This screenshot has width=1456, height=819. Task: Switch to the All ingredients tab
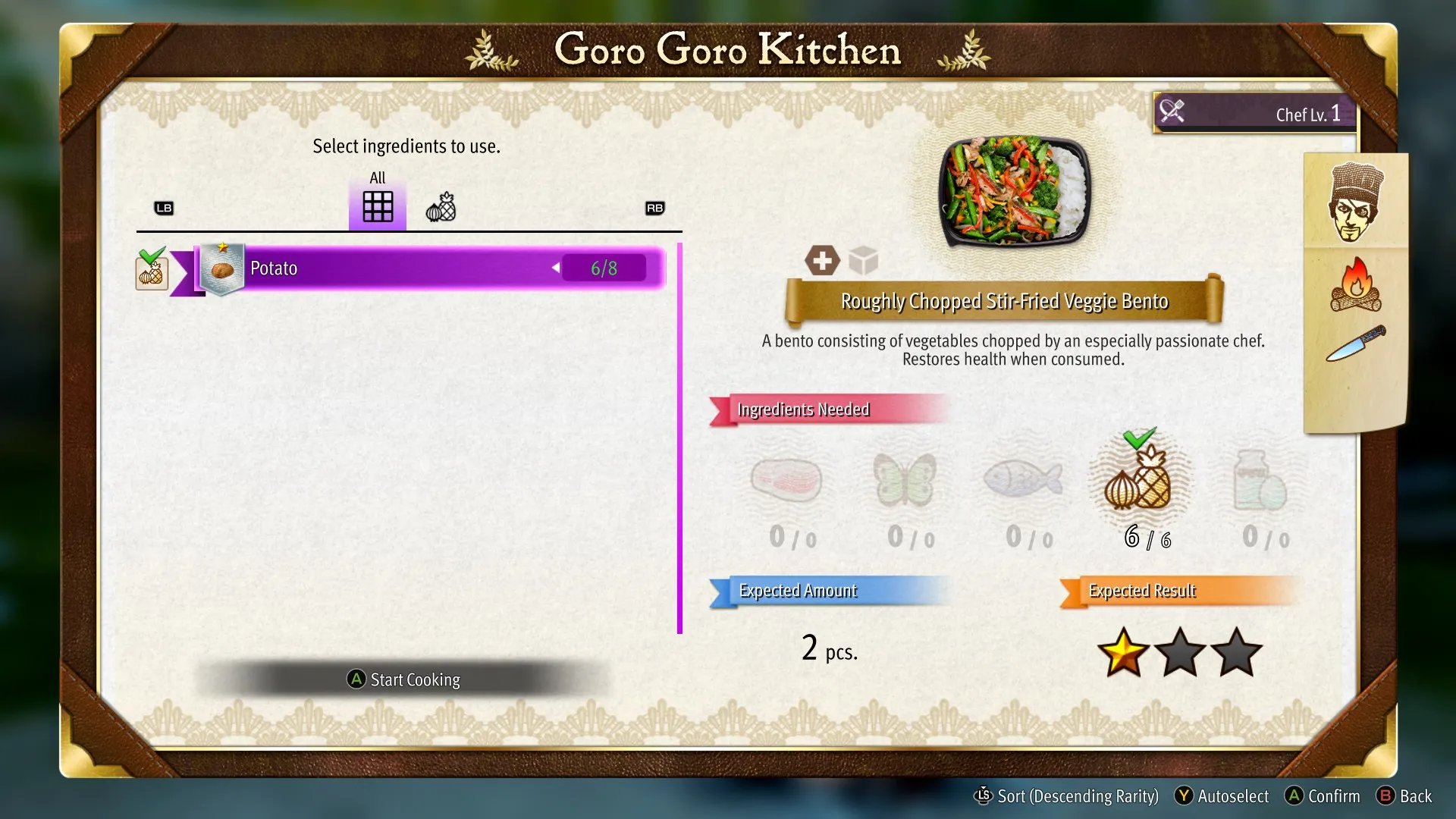(377, 205)
